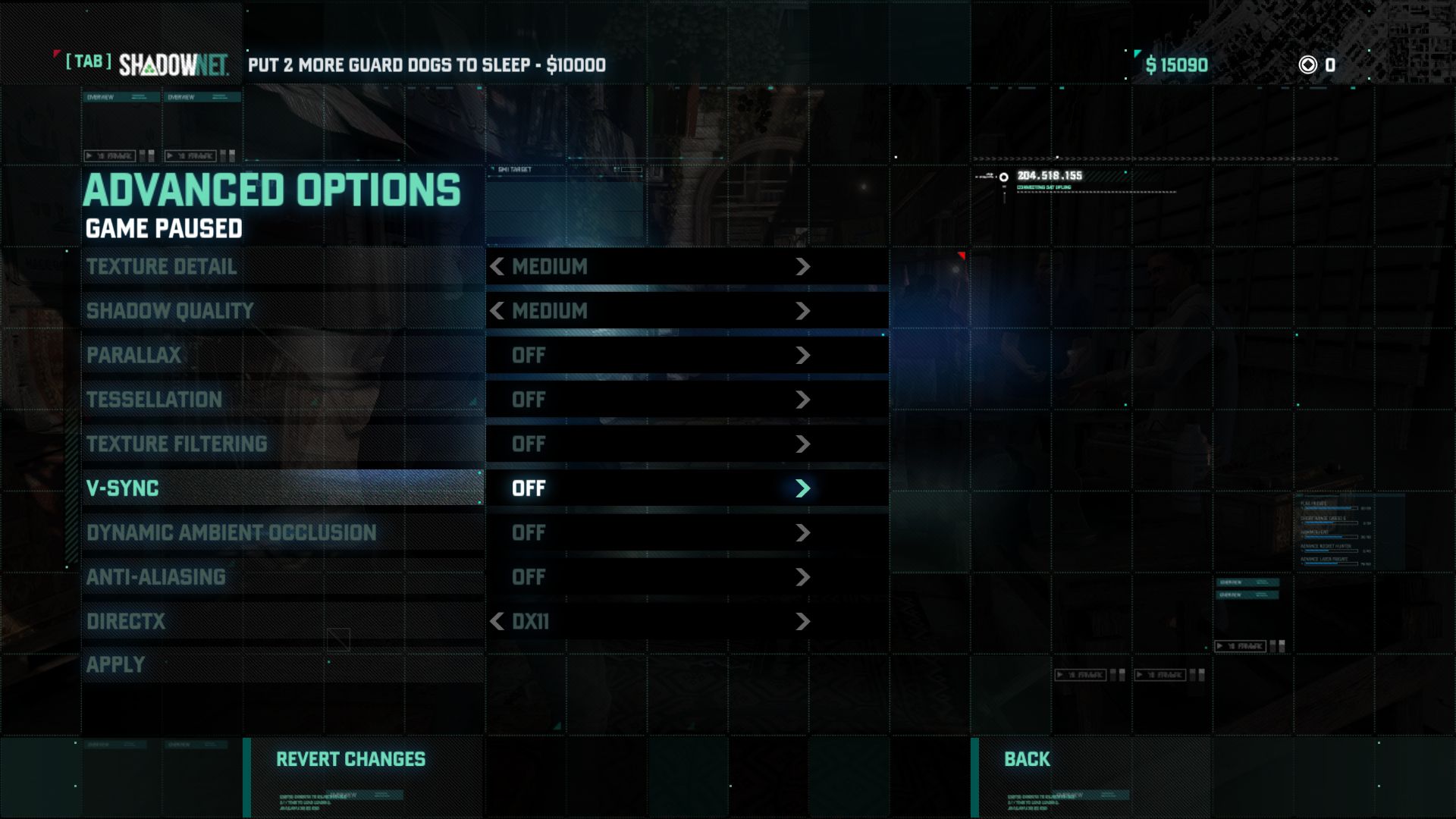The width and height of the screenshot is (1456, 819).
Task: Select the Texture Detail option row
Action: (162, 267)
